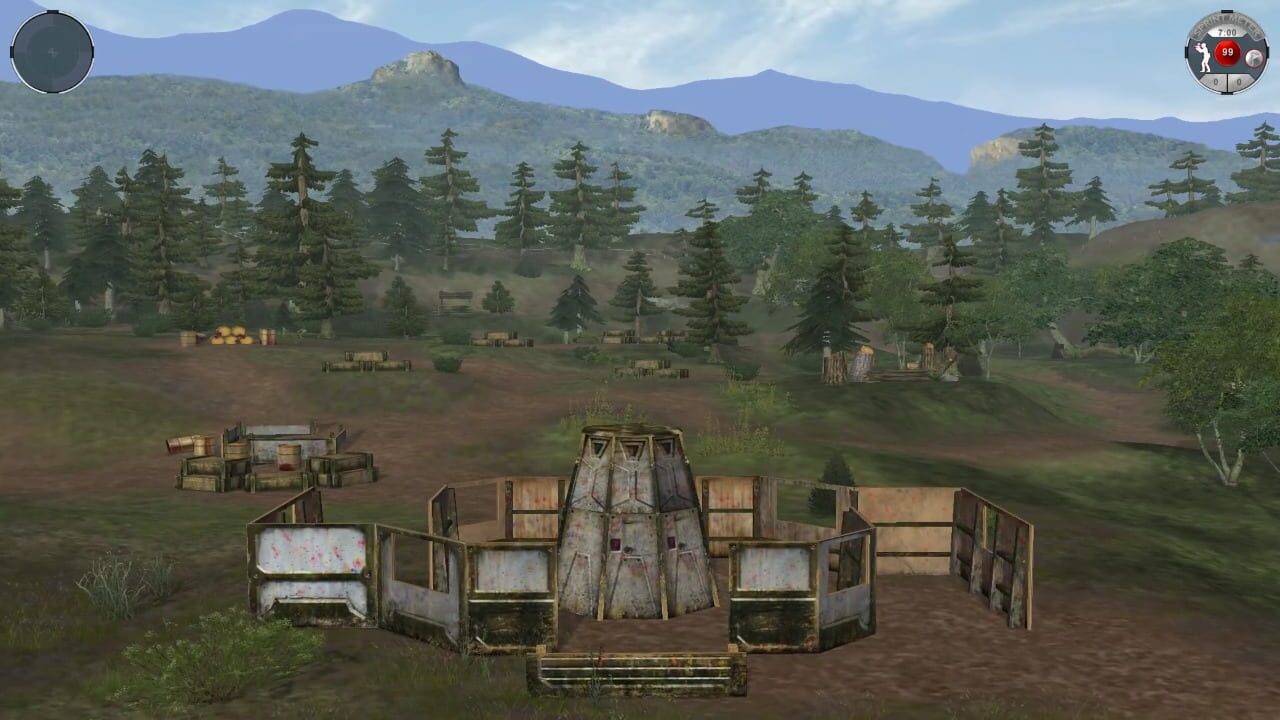Click the red paintball counter showing 99
1280x720 pixels.
(x=1227, y=52)
